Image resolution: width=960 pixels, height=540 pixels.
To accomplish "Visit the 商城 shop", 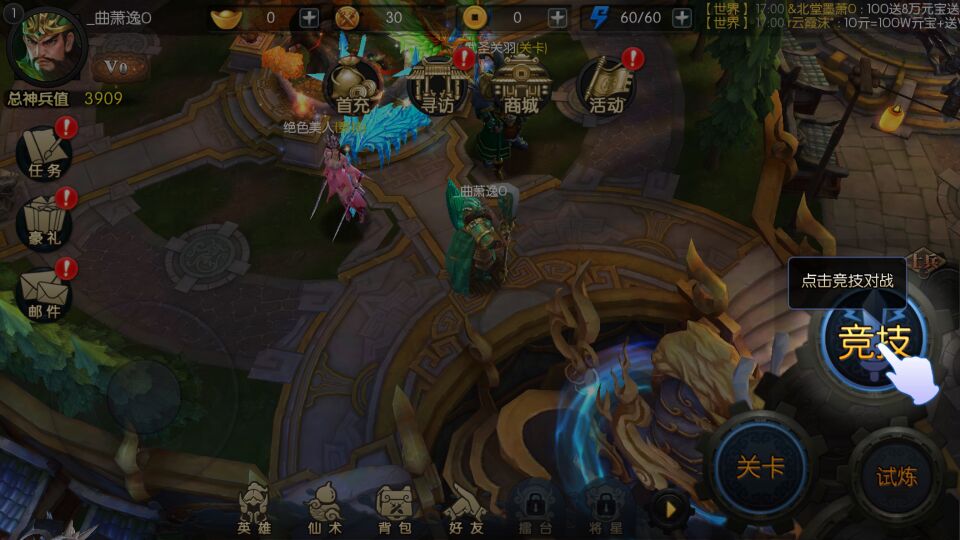I will (x=521, y=84).
